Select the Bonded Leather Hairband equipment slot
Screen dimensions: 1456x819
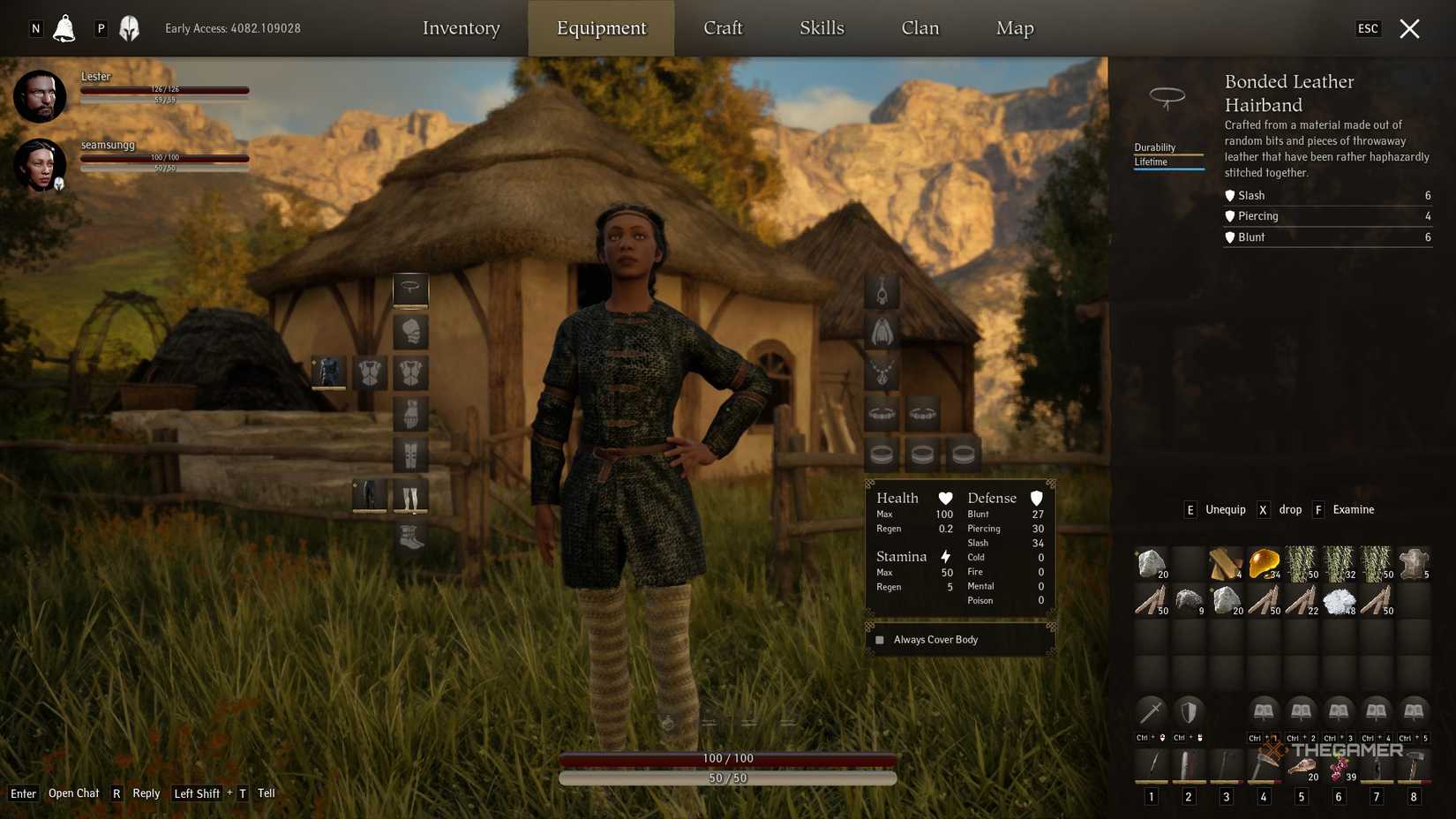tap(410, 290)
